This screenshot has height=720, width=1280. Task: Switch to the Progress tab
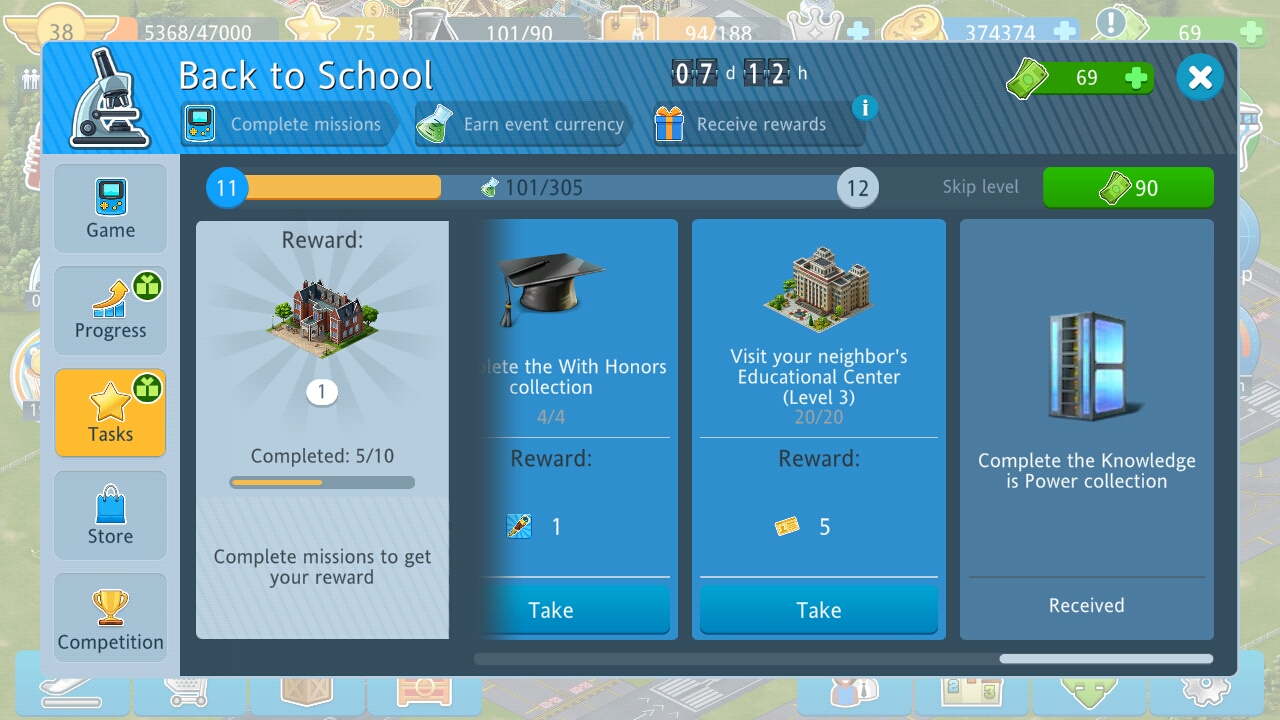(x=110, y=310)
